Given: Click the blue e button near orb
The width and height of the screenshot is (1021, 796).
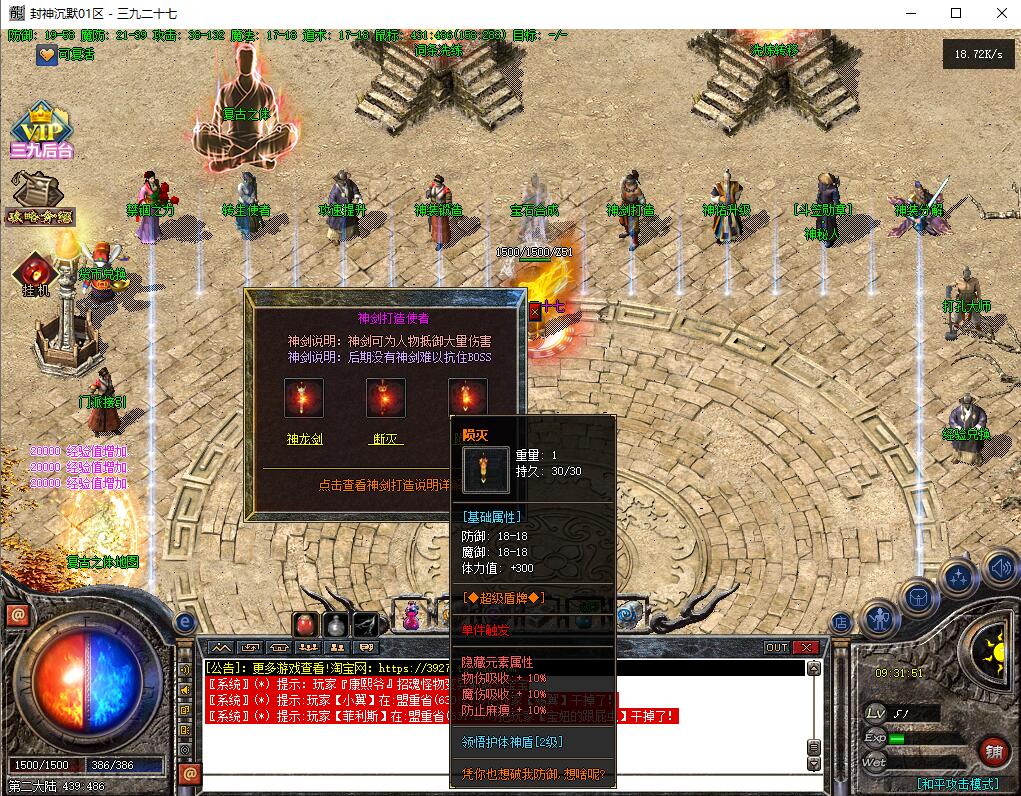Looking at the screenshot, I should (x=184, y=622).
